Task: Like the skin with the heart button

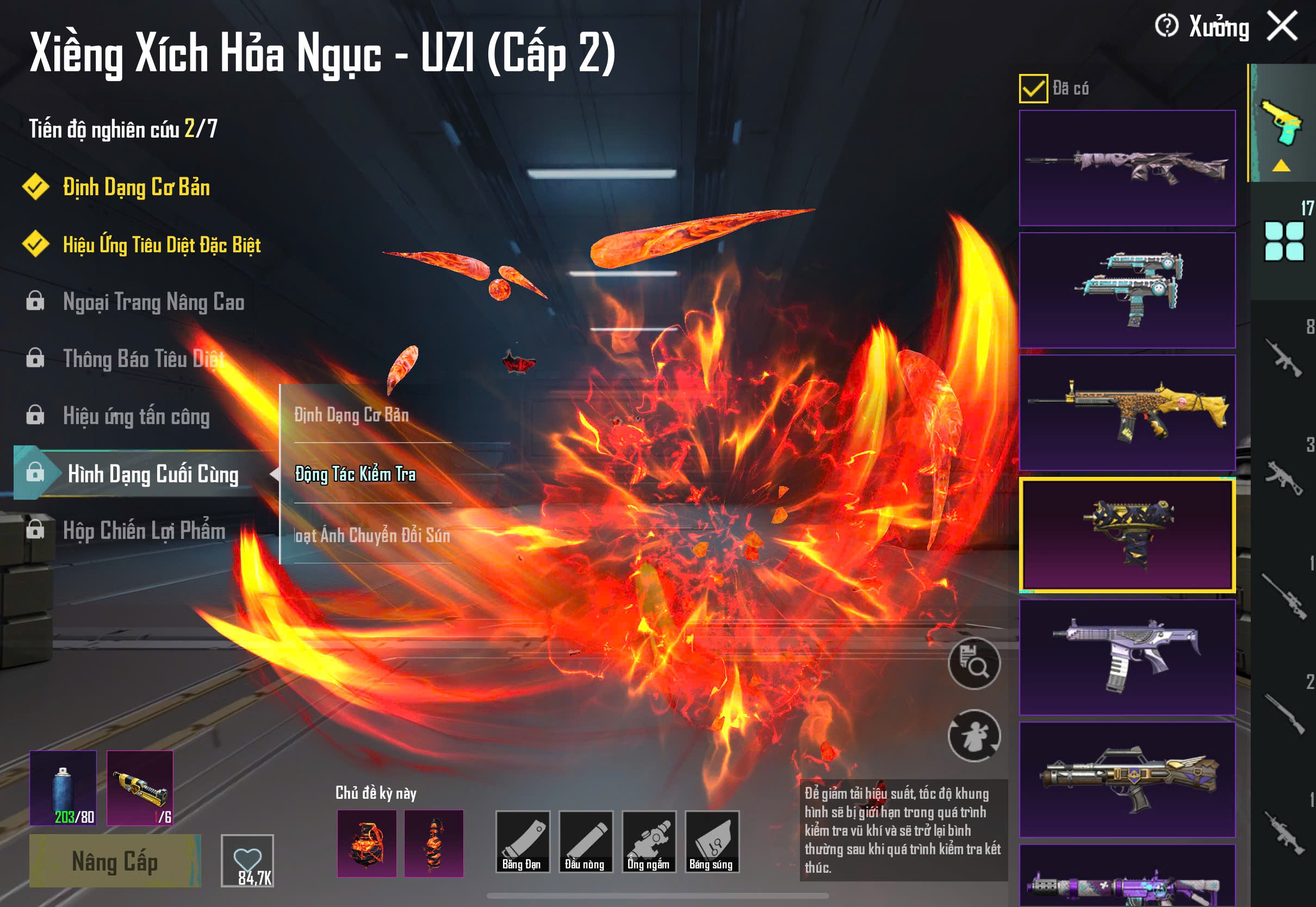Action: click(x=247, y=860)
